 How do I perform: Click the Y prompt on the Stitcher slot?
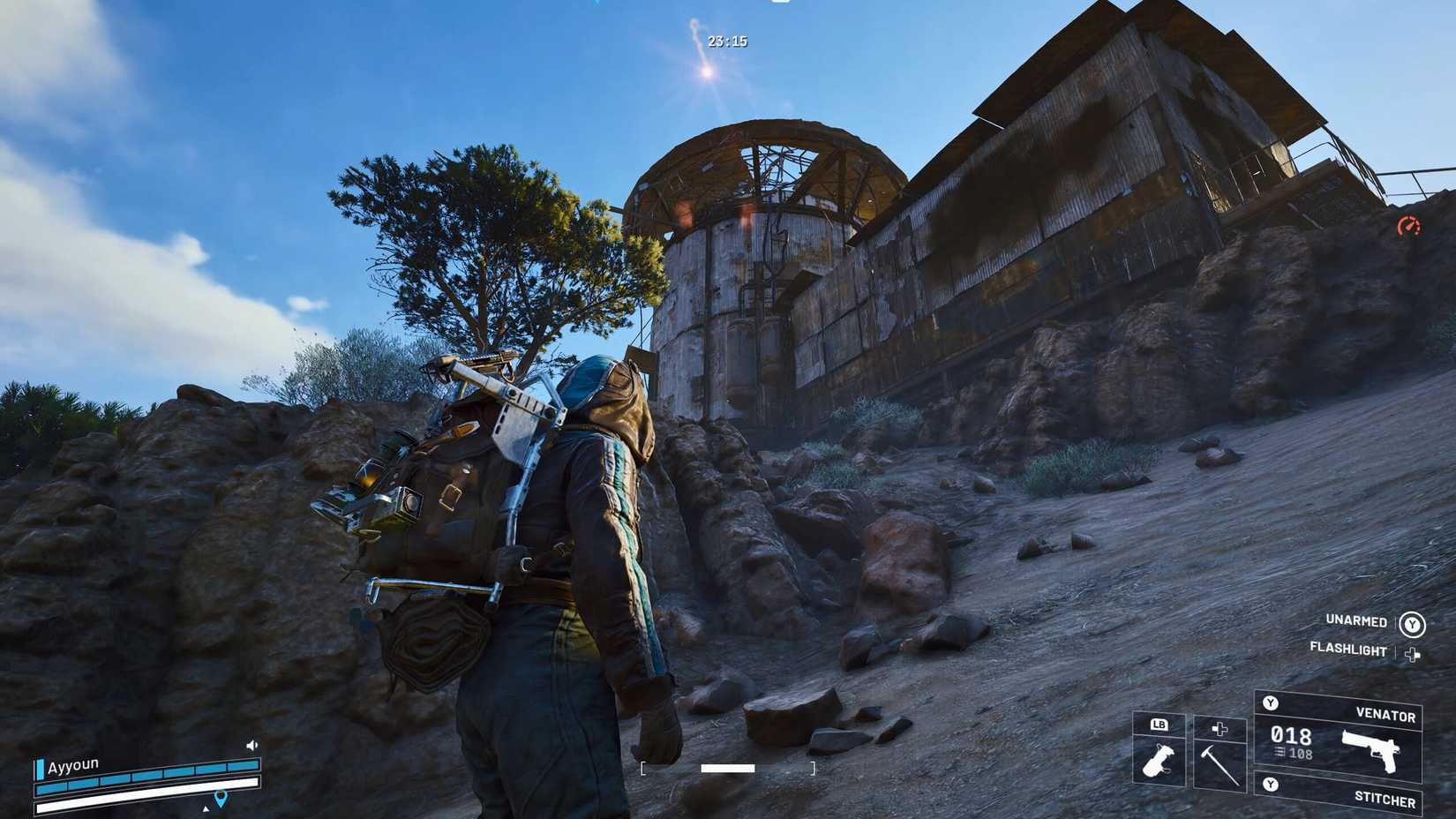click(1271, 785)
